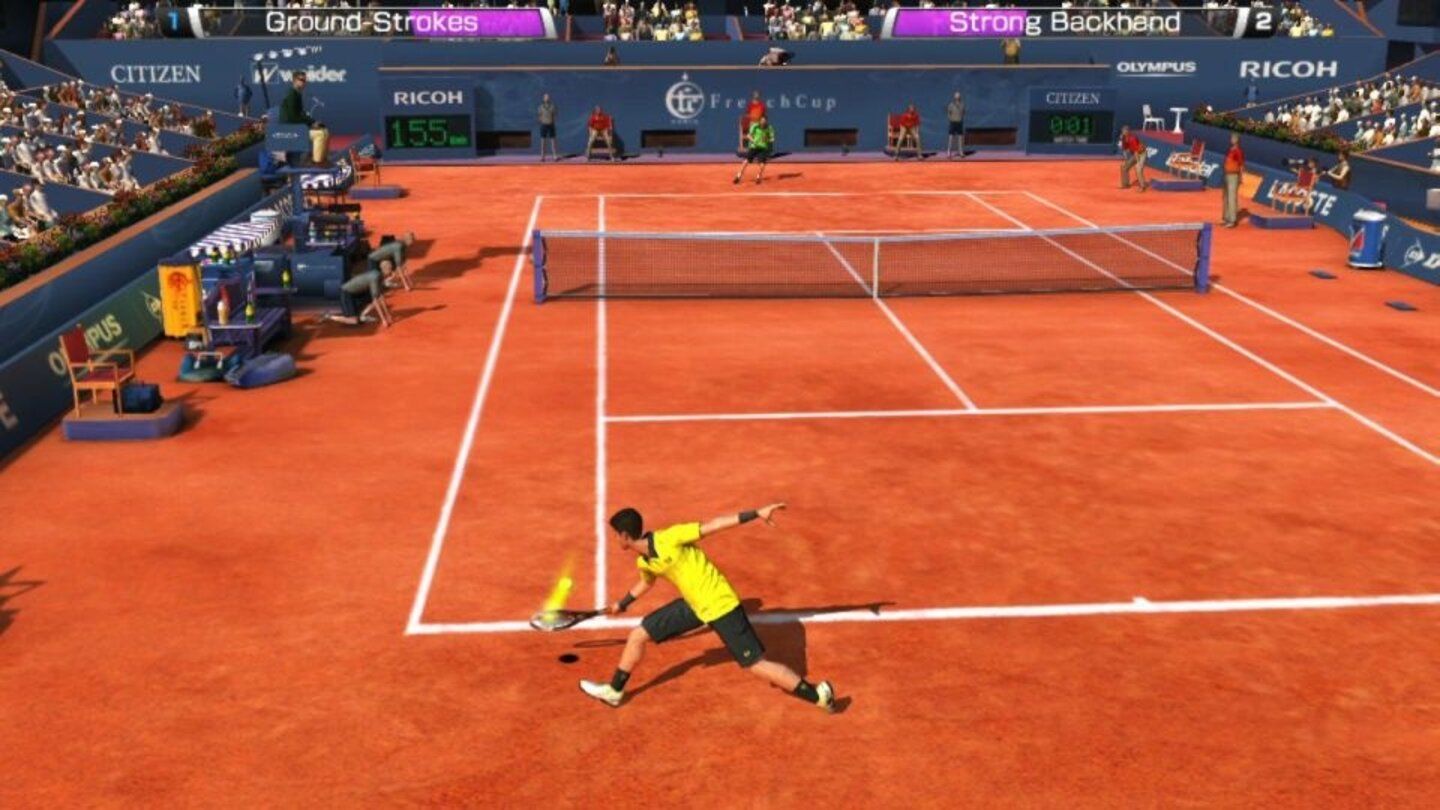Click the CITIZEN match timer showing 0:01
The height and width of the screenshot is (810, 1440).
[x=1071, y=126]
